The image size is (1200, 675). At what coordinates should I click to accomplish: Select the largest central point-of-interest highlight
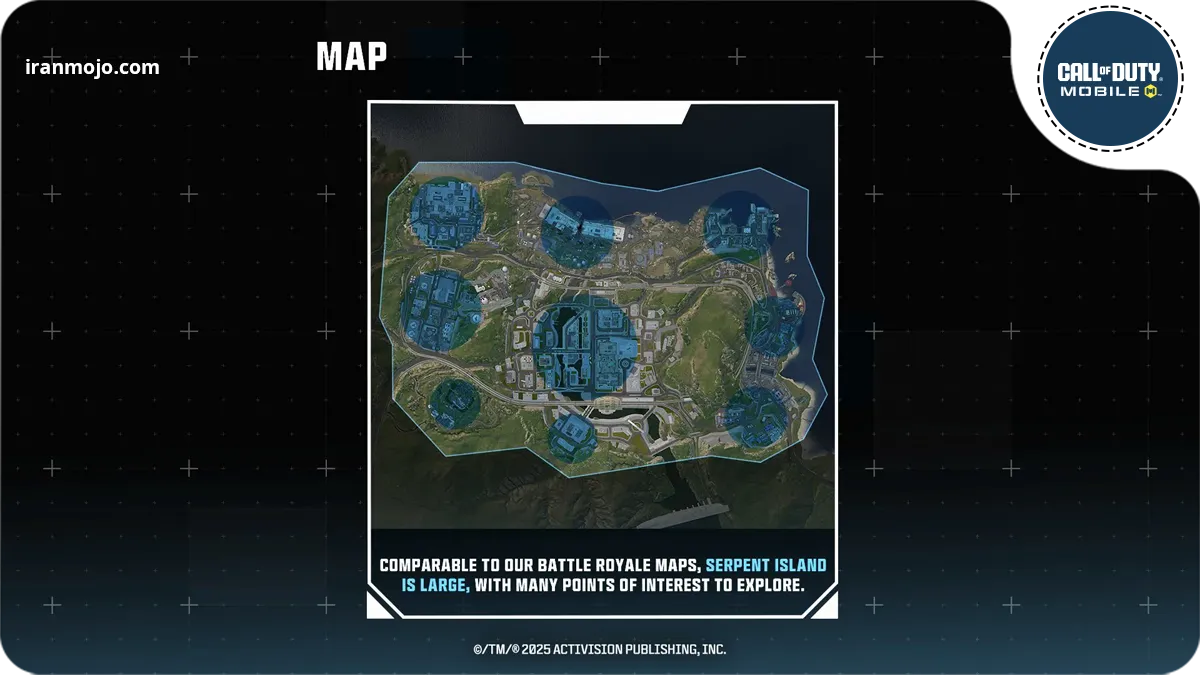point(583,345)
